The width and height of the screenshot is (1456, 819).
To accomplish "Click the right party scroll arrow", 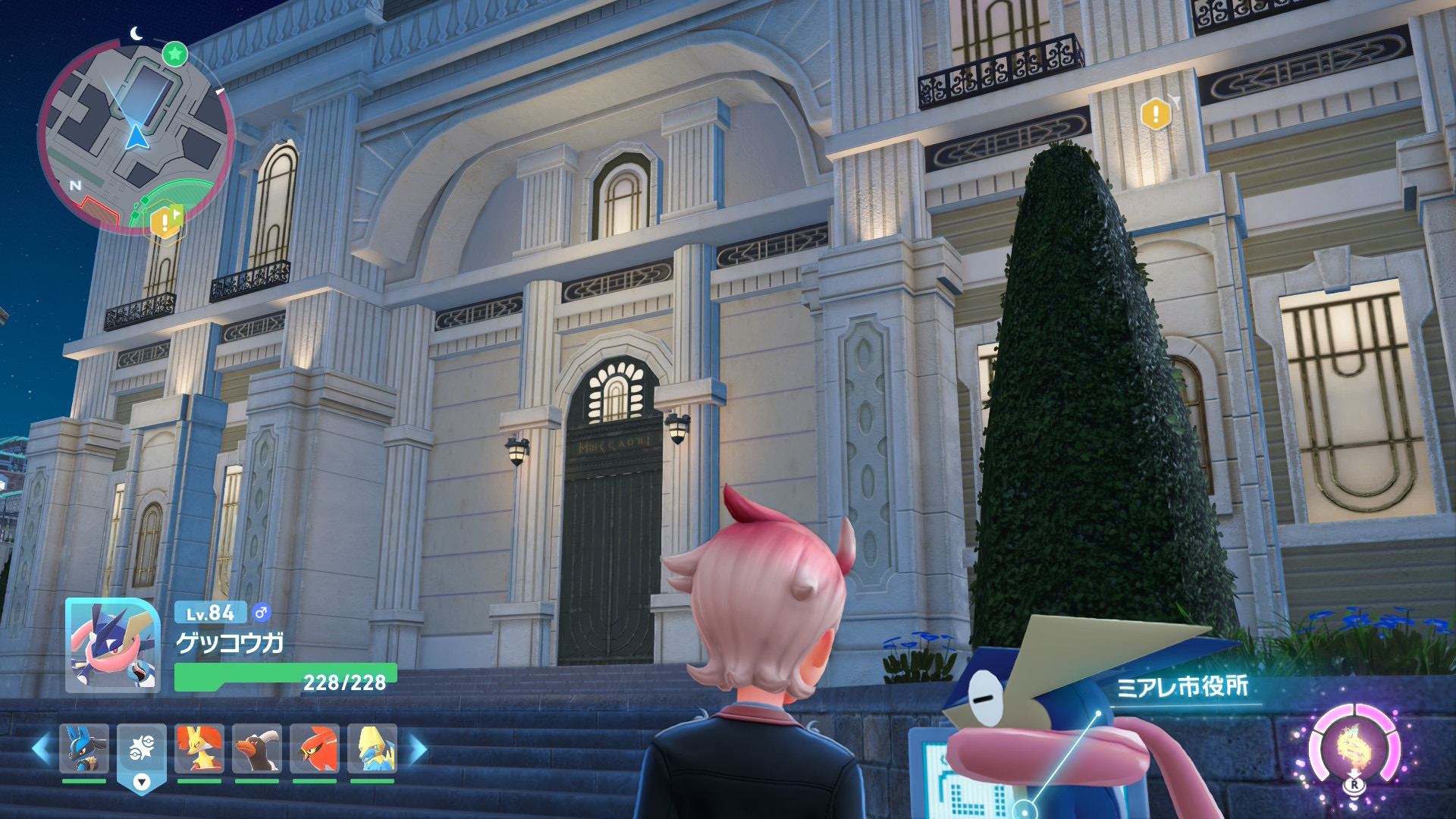I will pos(418,749).
